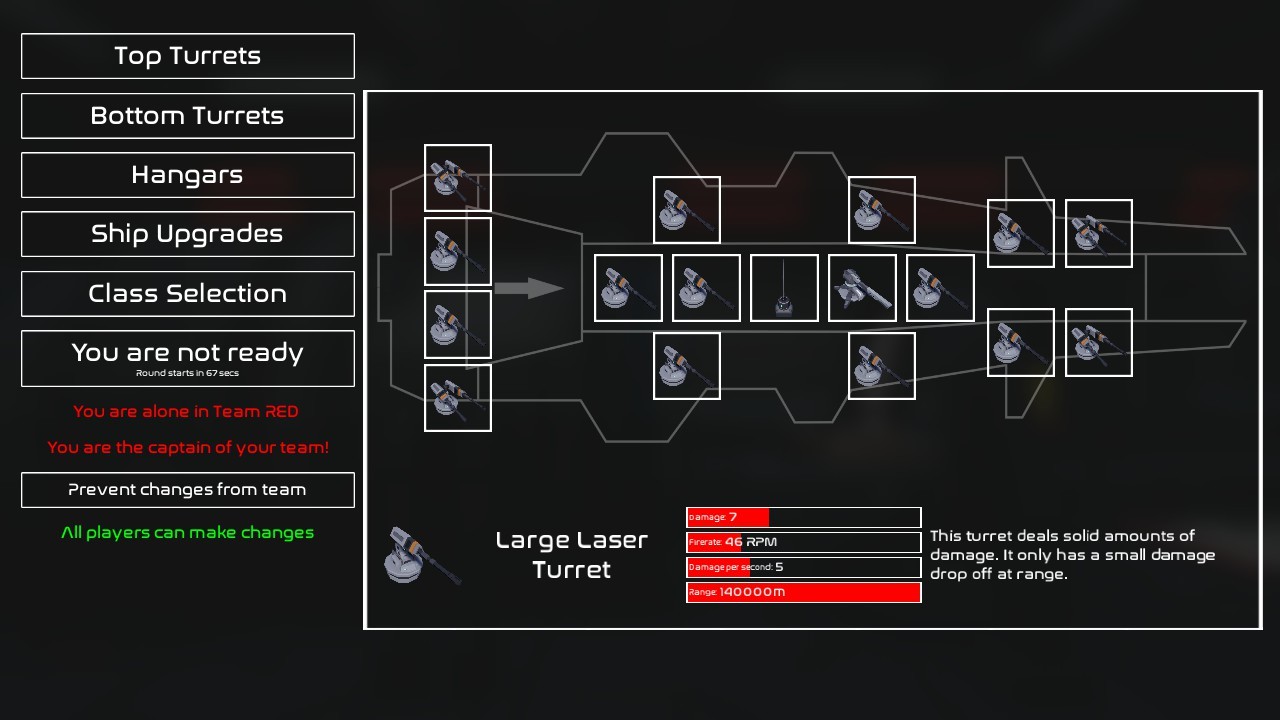Open the Hangars tab
The width and height of the screenshot is (1280, 720).
click(x=187, y=175)
